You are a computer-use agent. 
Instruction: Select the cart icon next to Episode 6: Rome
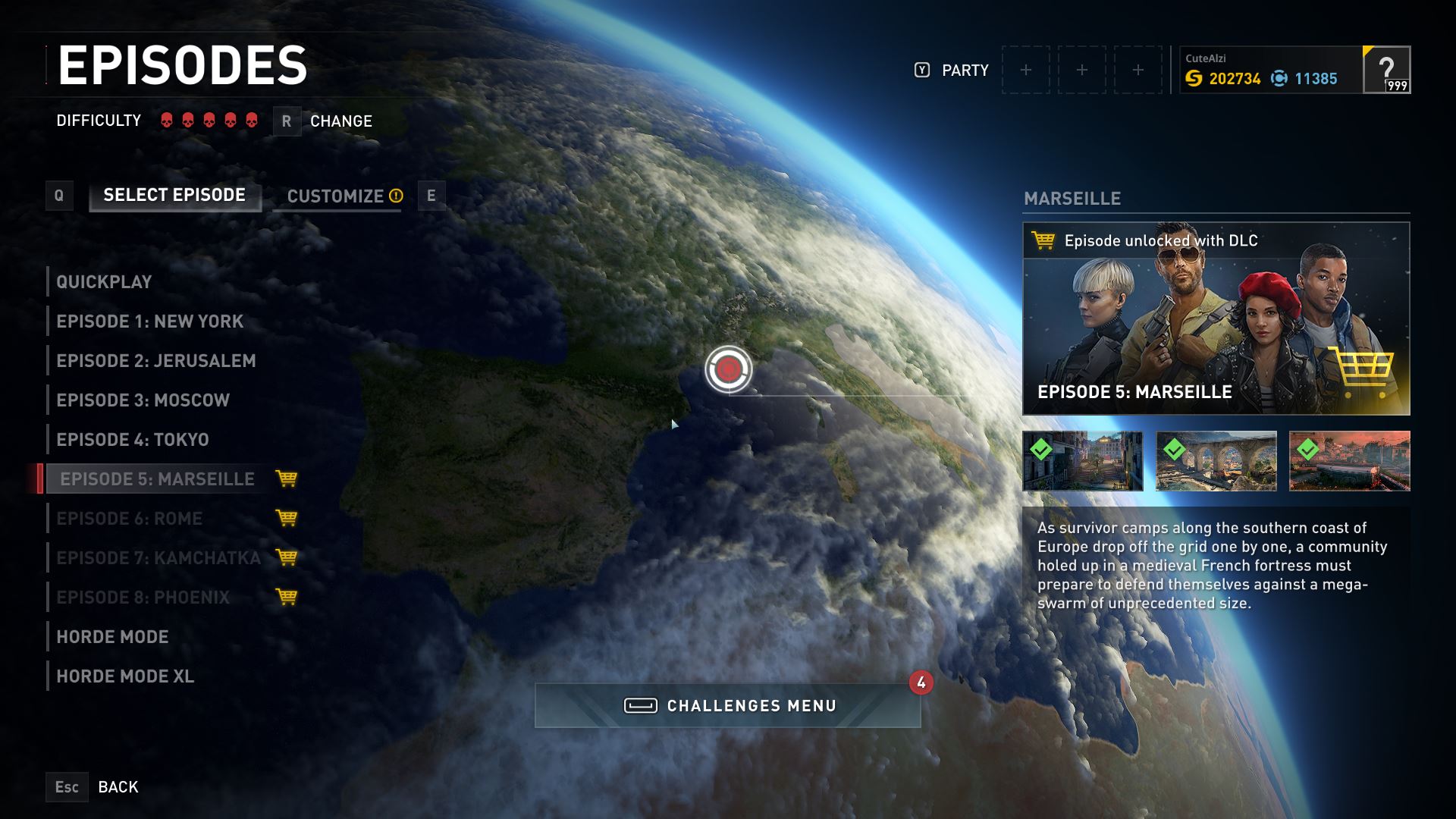[x=286, y=519]
